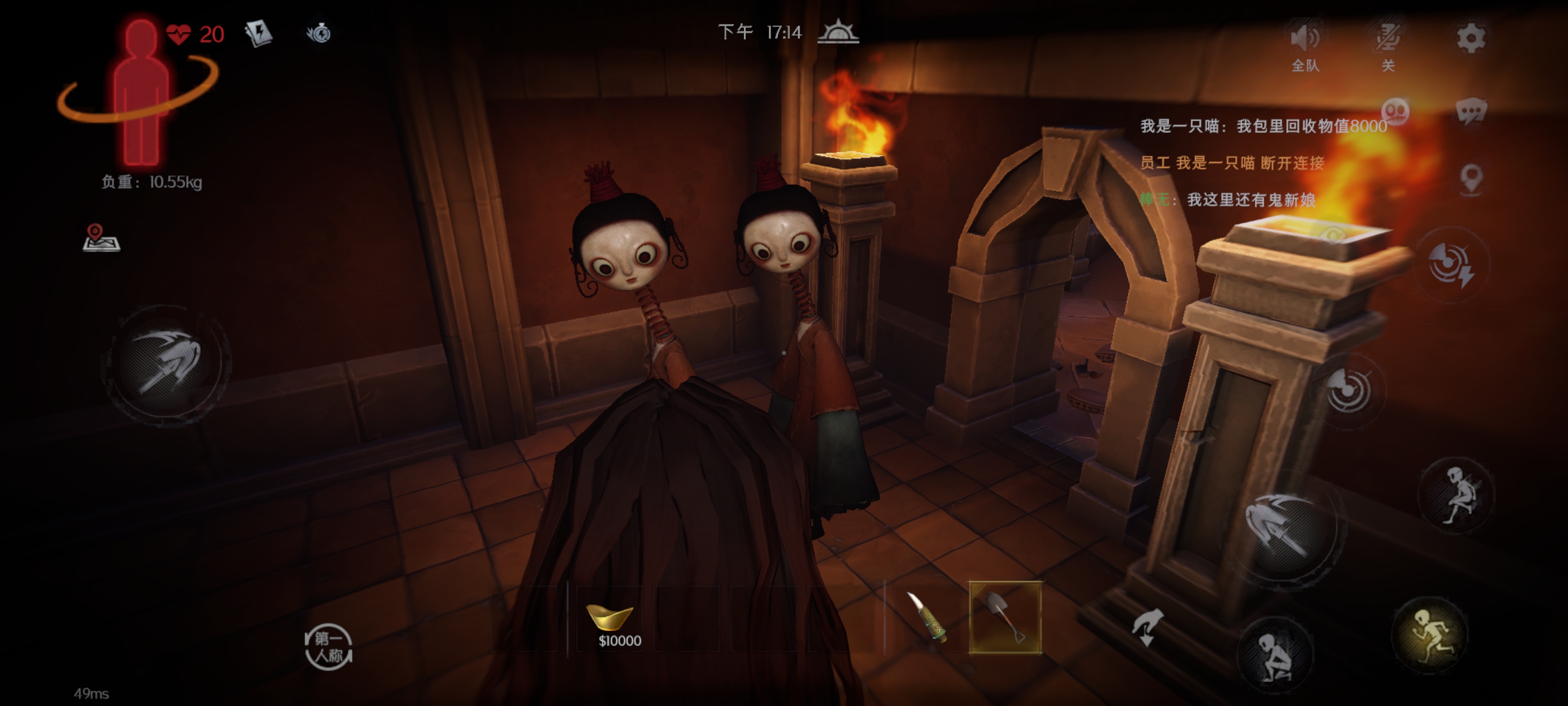The image size is (1568, 706).
Task: Open the map icon under the weight readout
Action: point(101,238)
